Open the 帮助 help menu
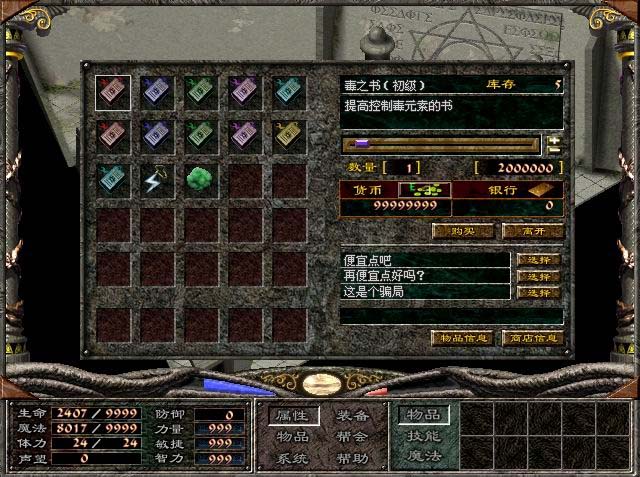This screenshot has height=477, width=640. click(352, 458)
